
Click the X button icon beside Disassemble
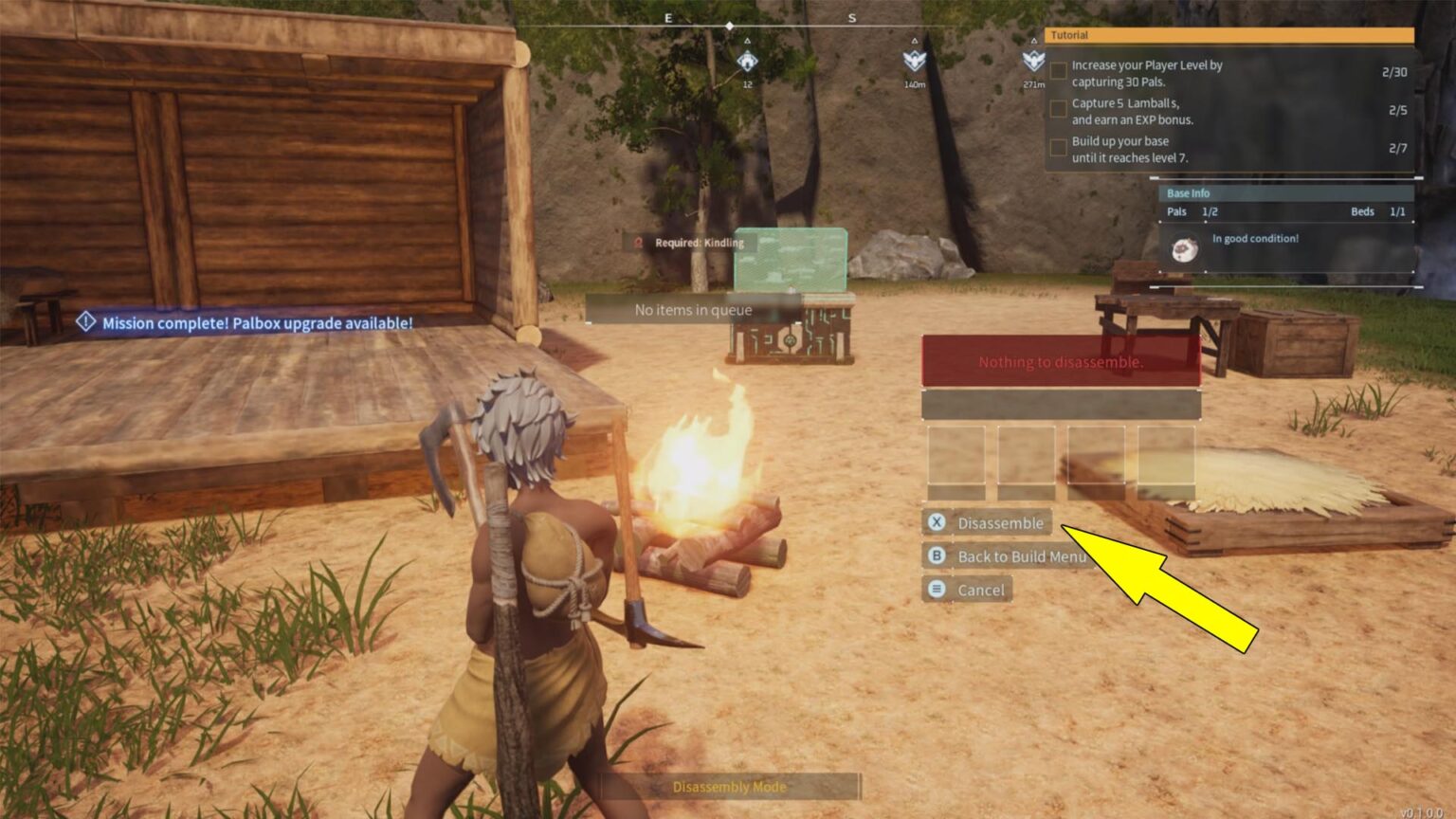click(x=937, y=522)
